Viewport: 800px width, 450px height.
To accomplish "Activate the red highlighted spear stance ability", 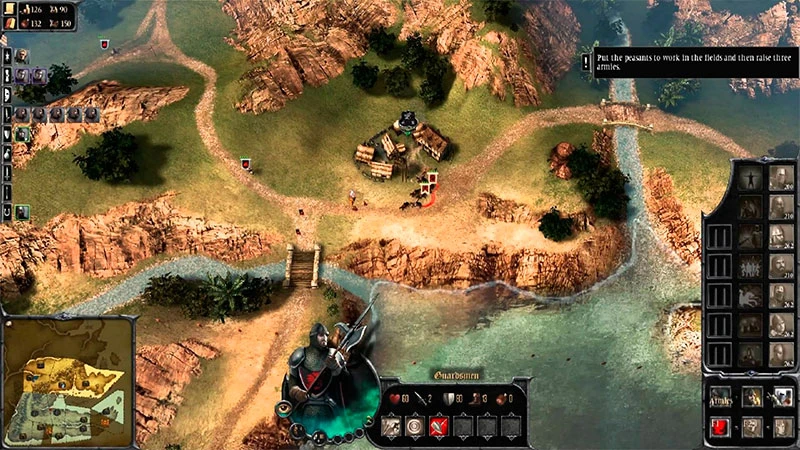I will click(437, 427).
